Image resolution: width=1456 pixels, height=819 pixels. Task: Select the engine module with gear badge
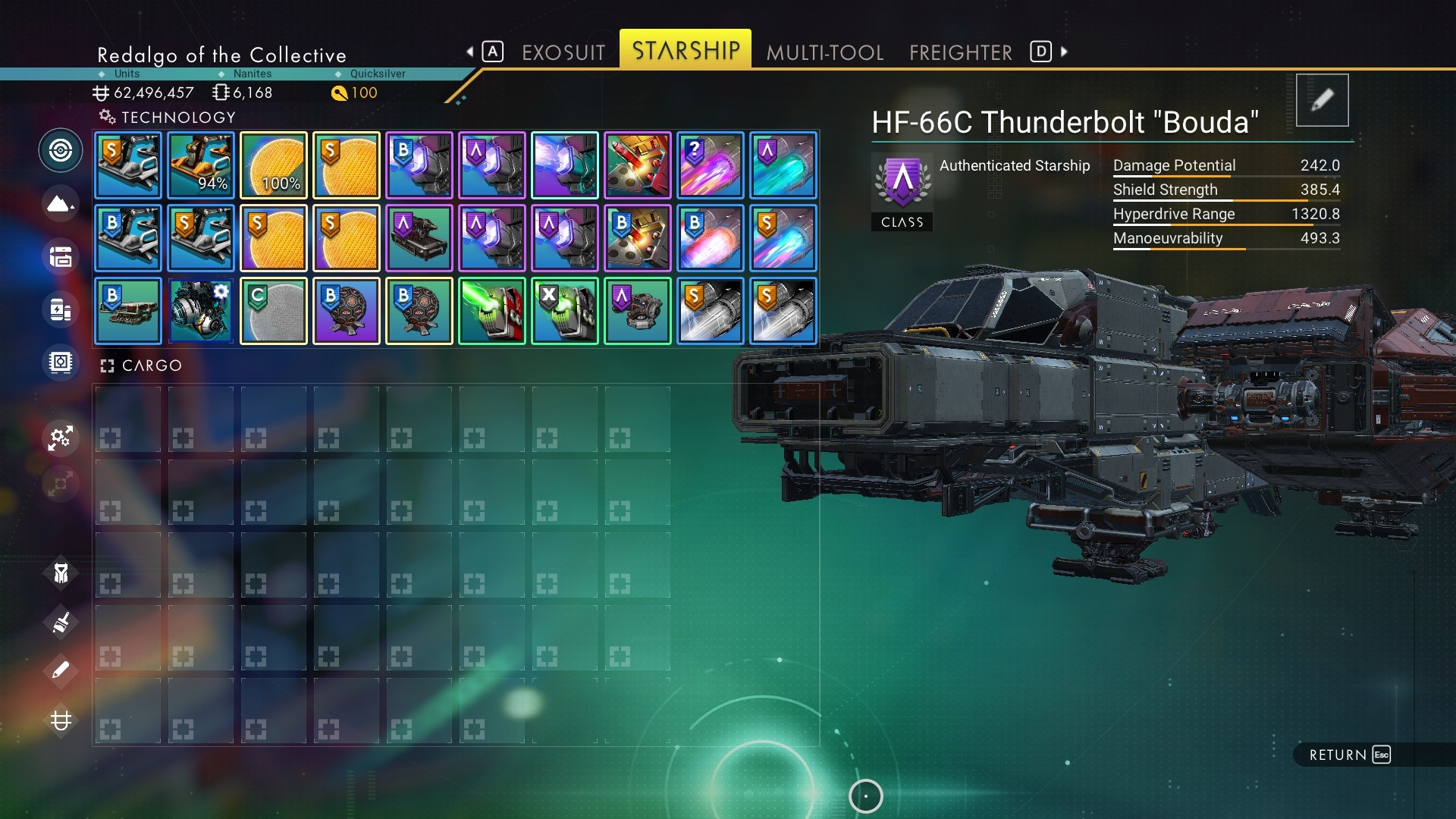click(x=201, y=311)
